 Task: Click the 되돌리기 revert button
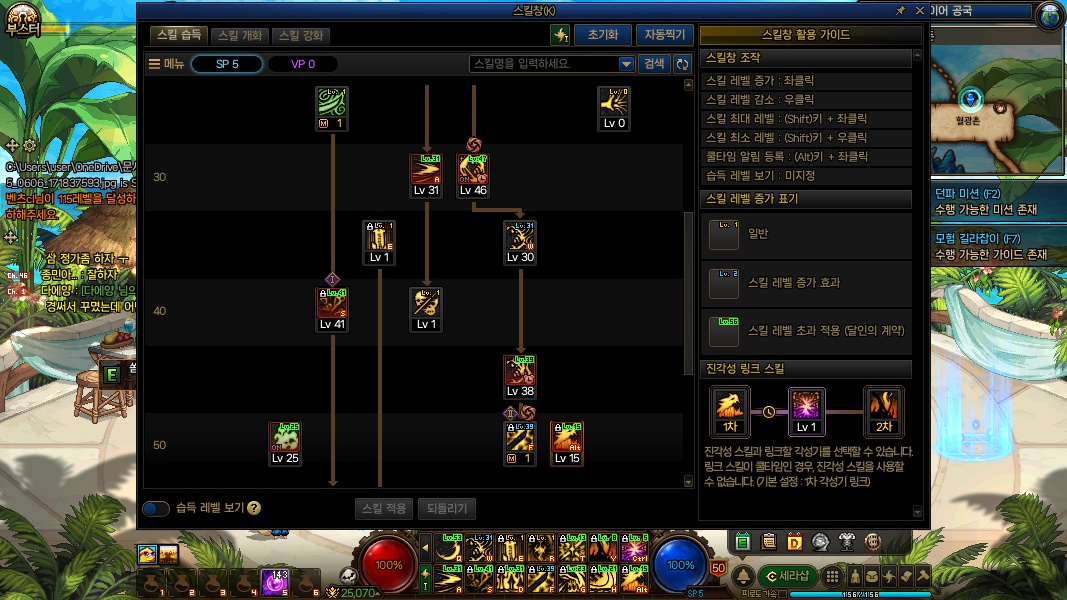447,508
